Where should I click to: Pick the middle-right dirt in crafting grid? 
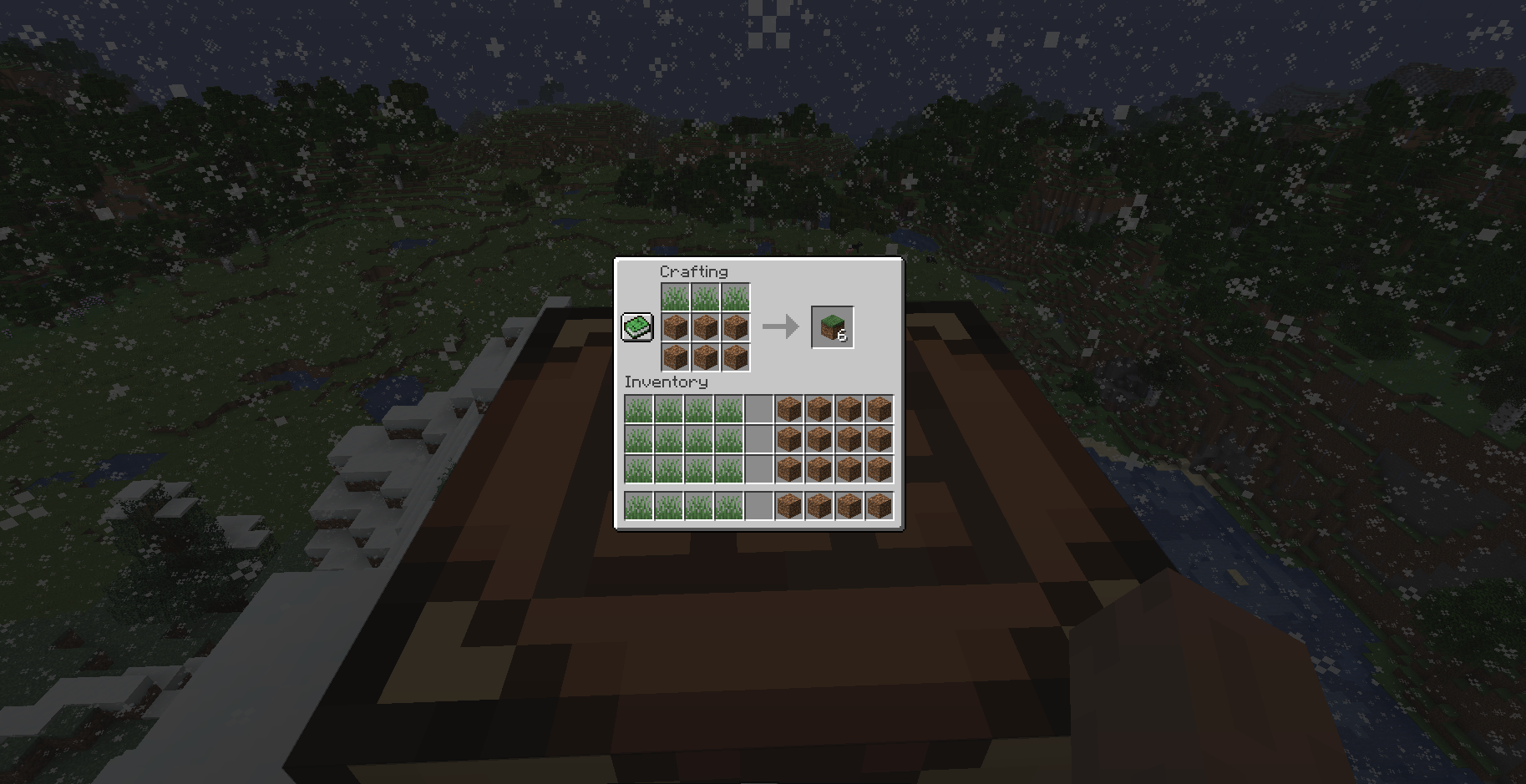tap(735, 327)
